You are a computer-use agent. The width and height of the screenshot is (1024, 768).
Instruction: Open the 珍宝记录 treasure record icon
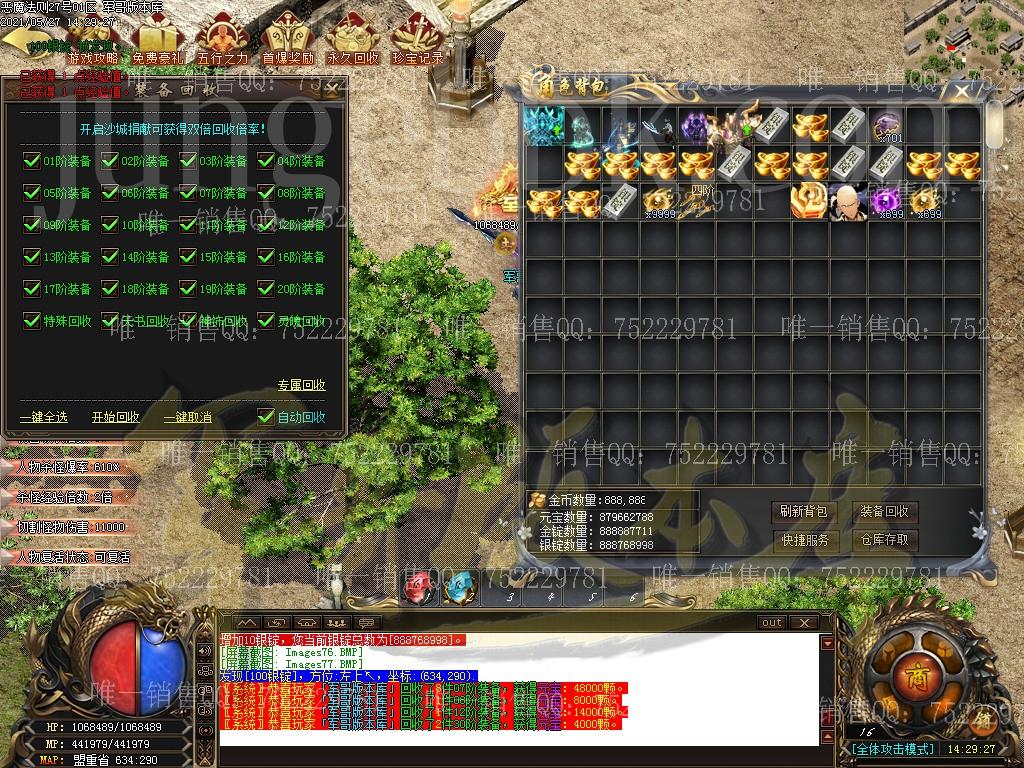click(417, 45)
